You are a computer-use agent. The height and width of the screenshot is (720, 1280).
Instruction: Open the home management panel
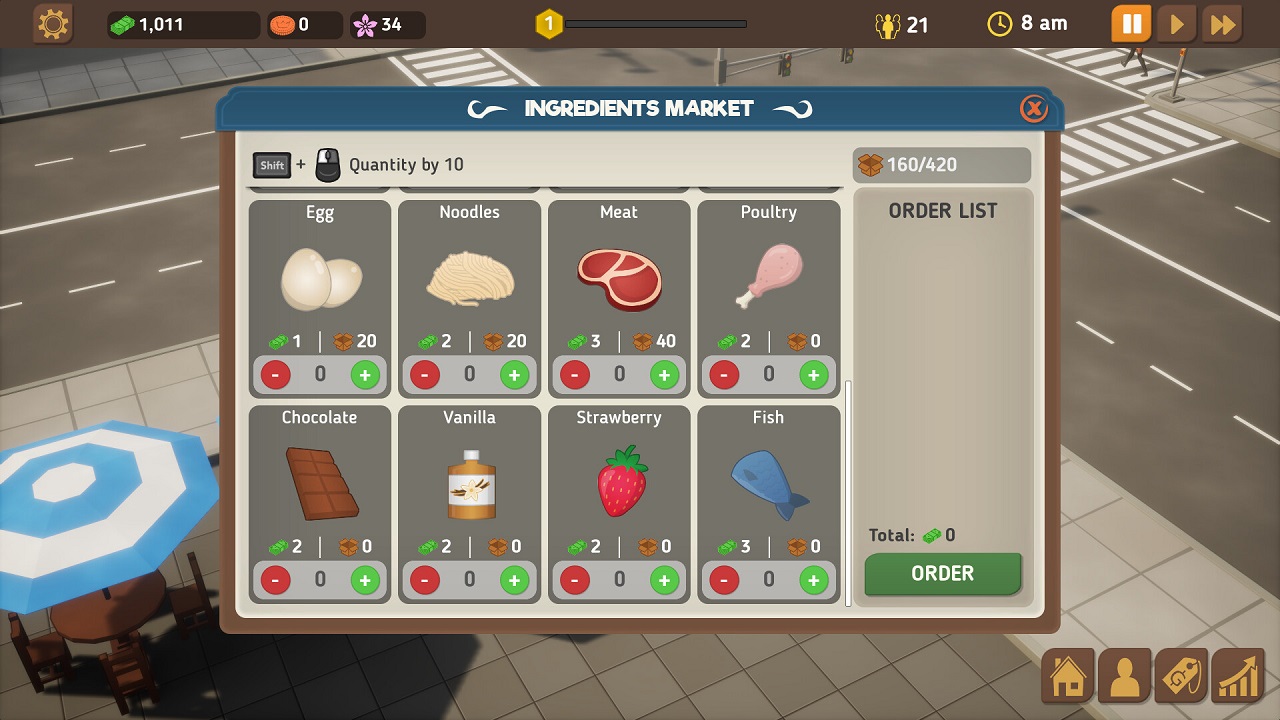click(1067, 676)
